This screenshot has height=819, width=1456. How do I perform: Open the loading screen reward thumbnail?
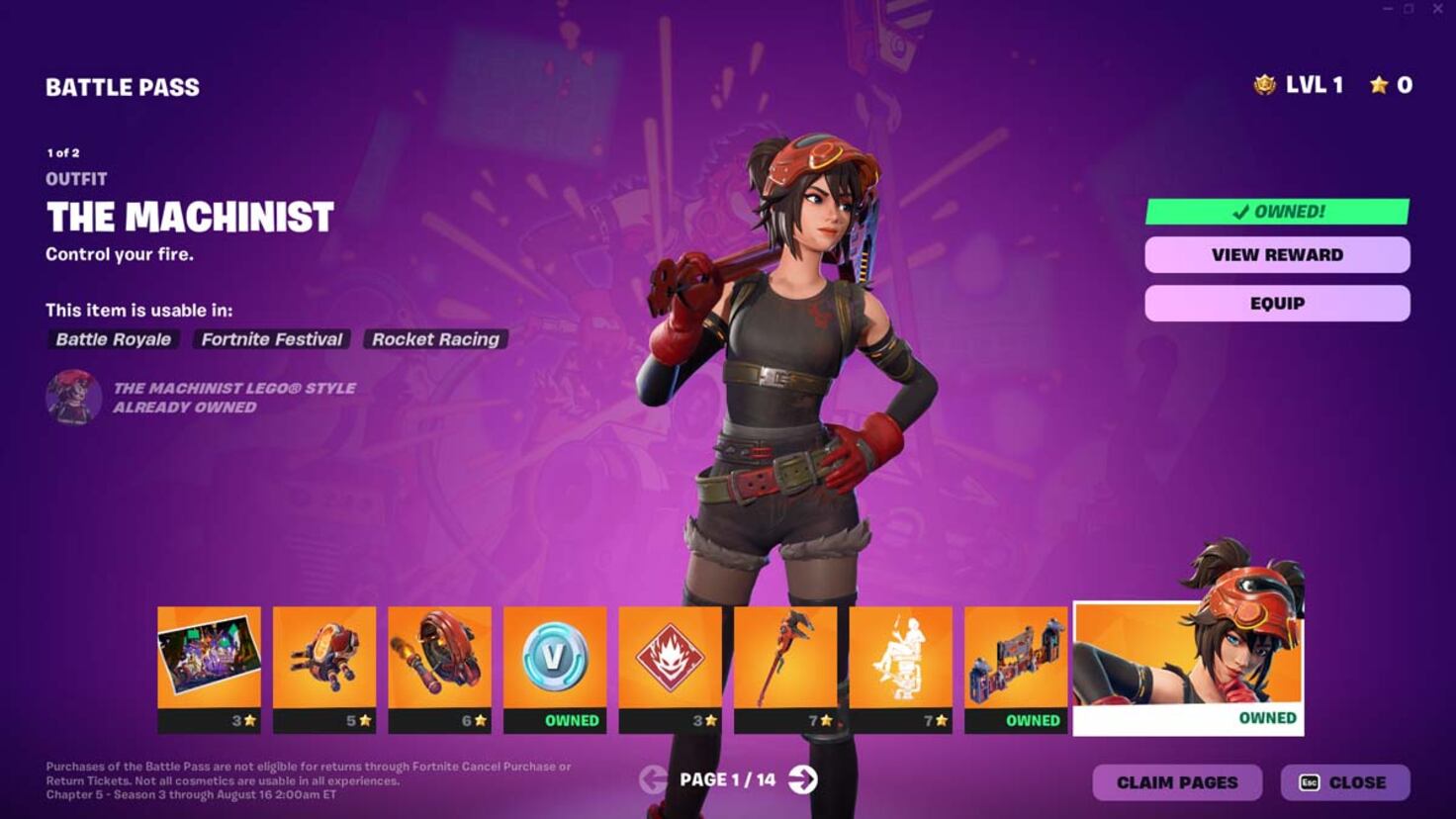point(209,661)
